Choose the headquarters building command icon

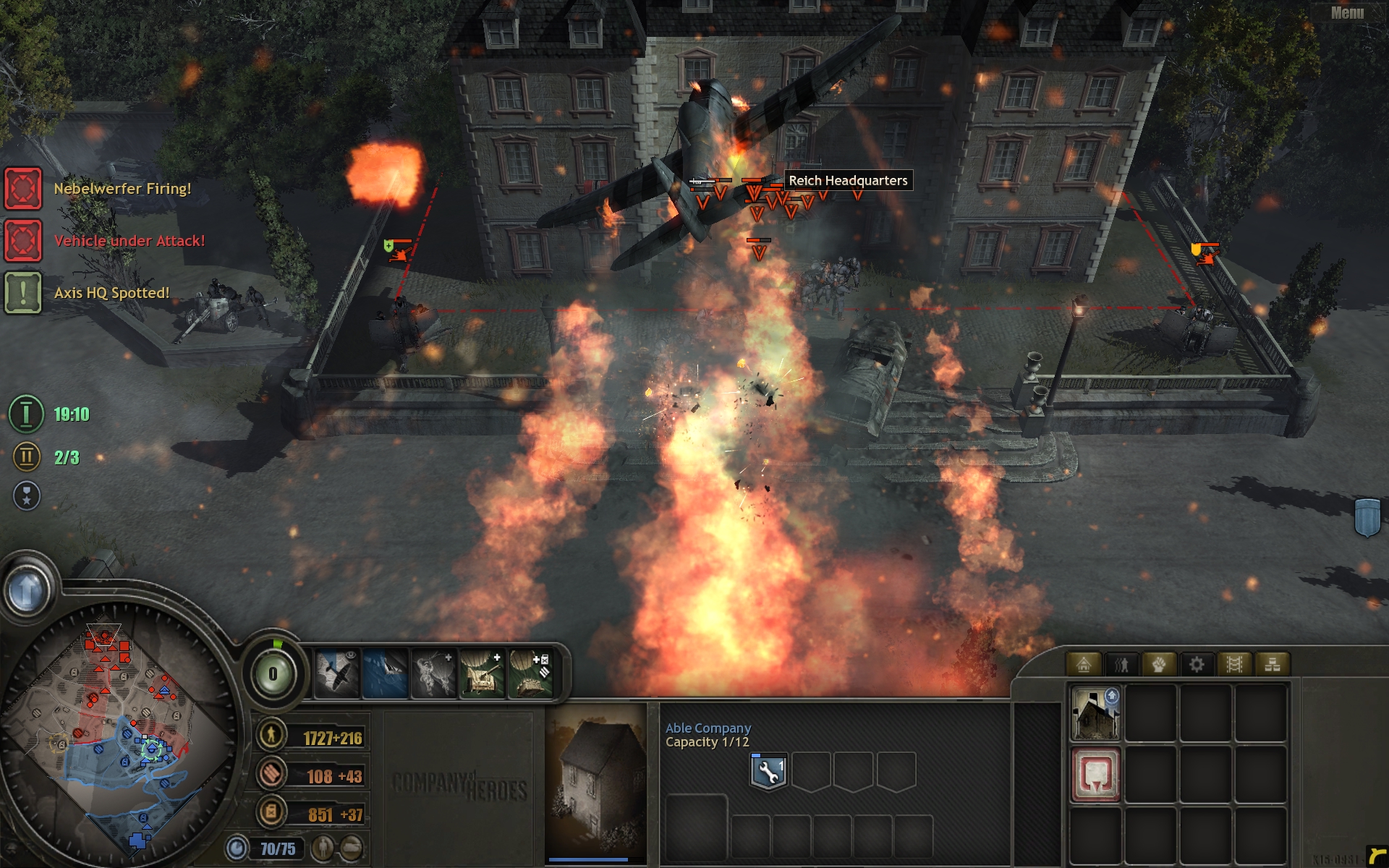[1095, 714]
